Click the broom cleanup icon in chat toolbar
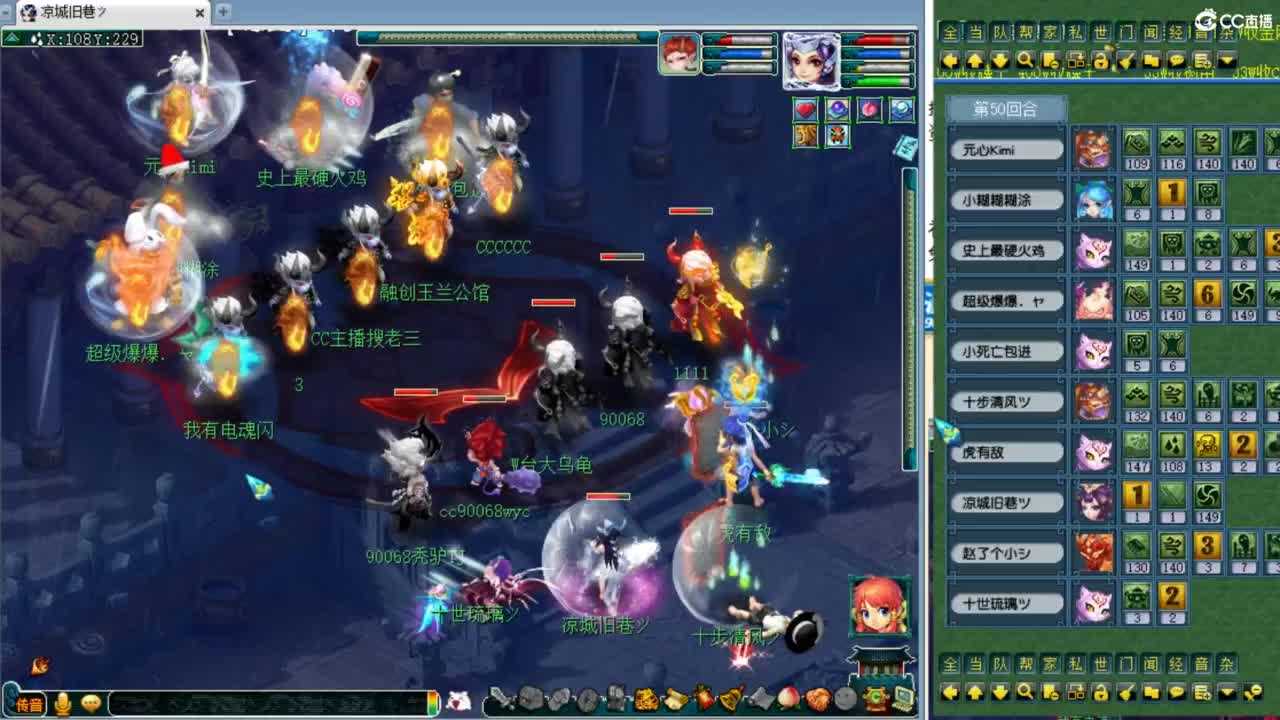This screenshot has width=1280, height=720. 1126,60
